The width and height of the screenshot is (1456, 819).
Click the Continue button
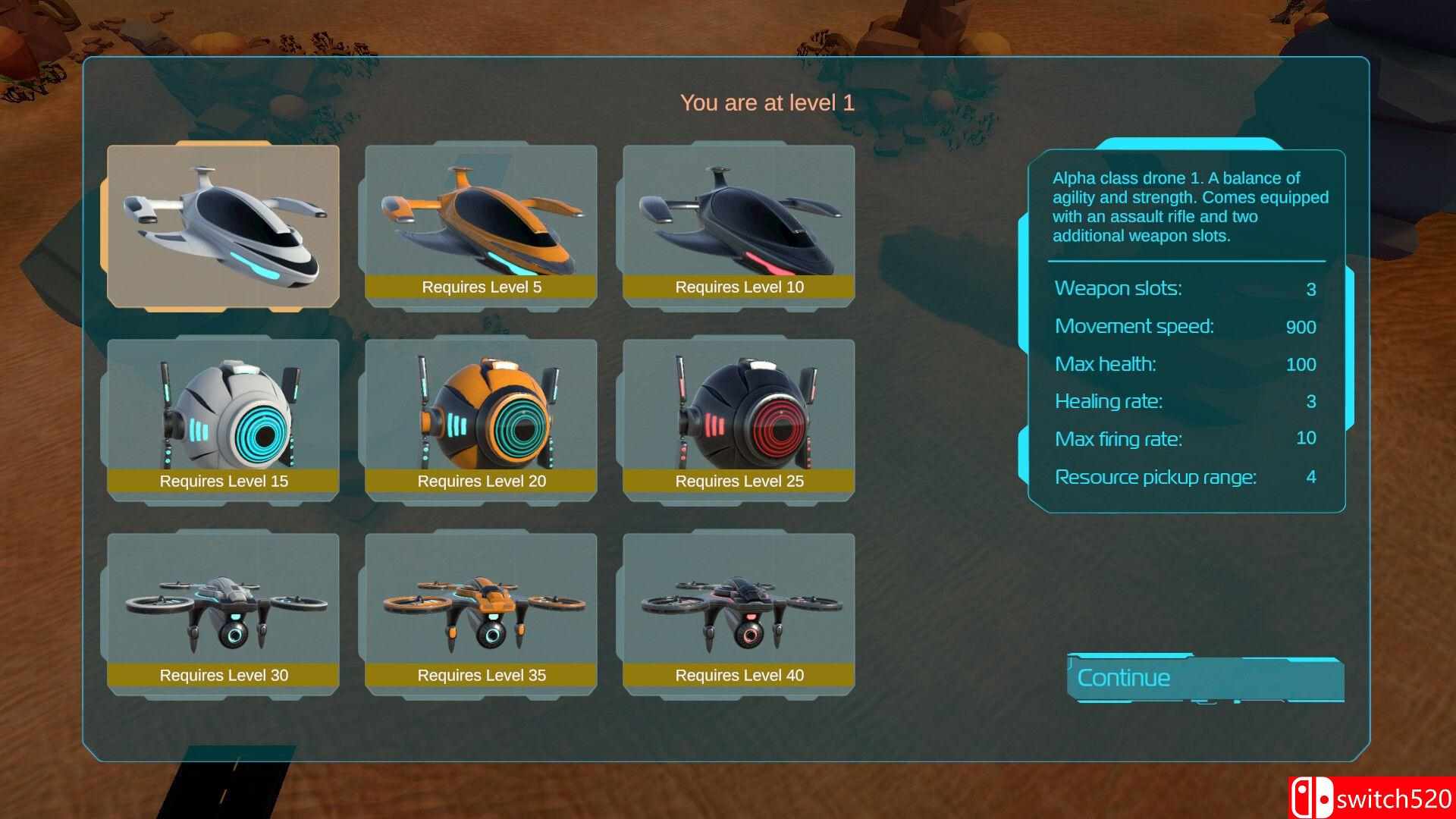[x=1204, y=678]
